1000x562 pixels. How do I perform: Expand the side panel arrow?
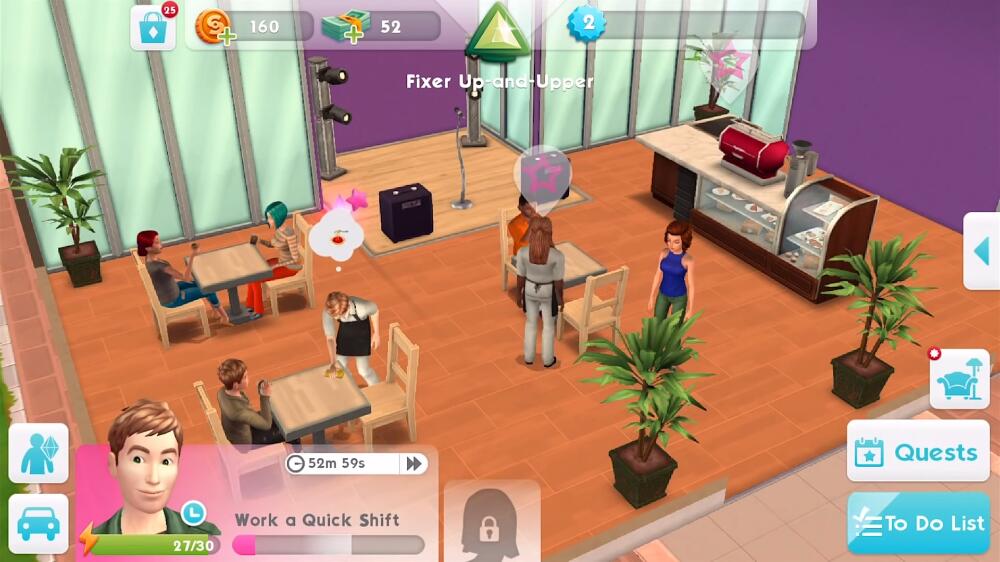pyautogui.click(x=981, y=251)
